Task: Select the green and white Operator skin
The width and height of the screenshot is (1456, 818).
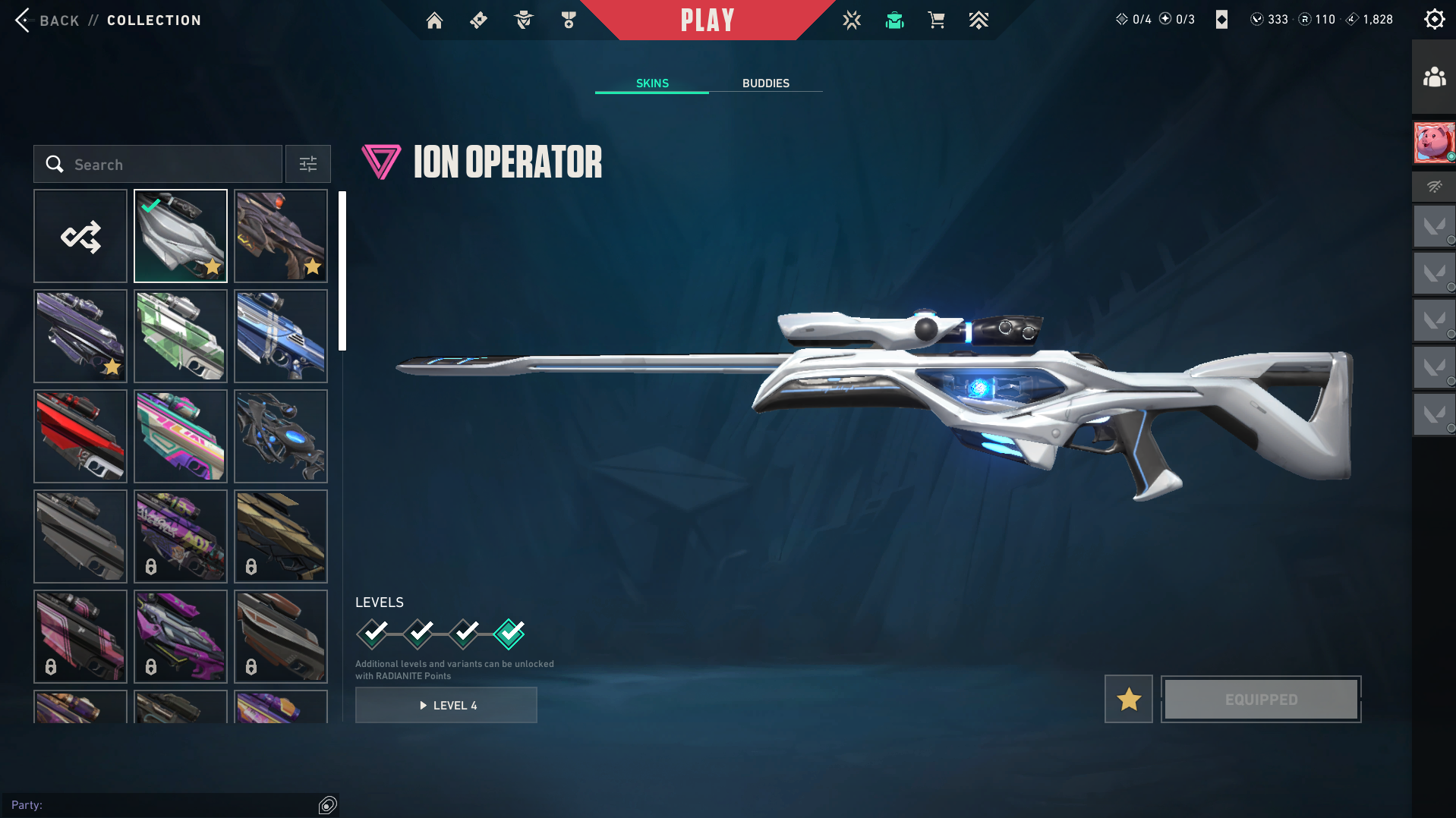Action: coord(181,337)
